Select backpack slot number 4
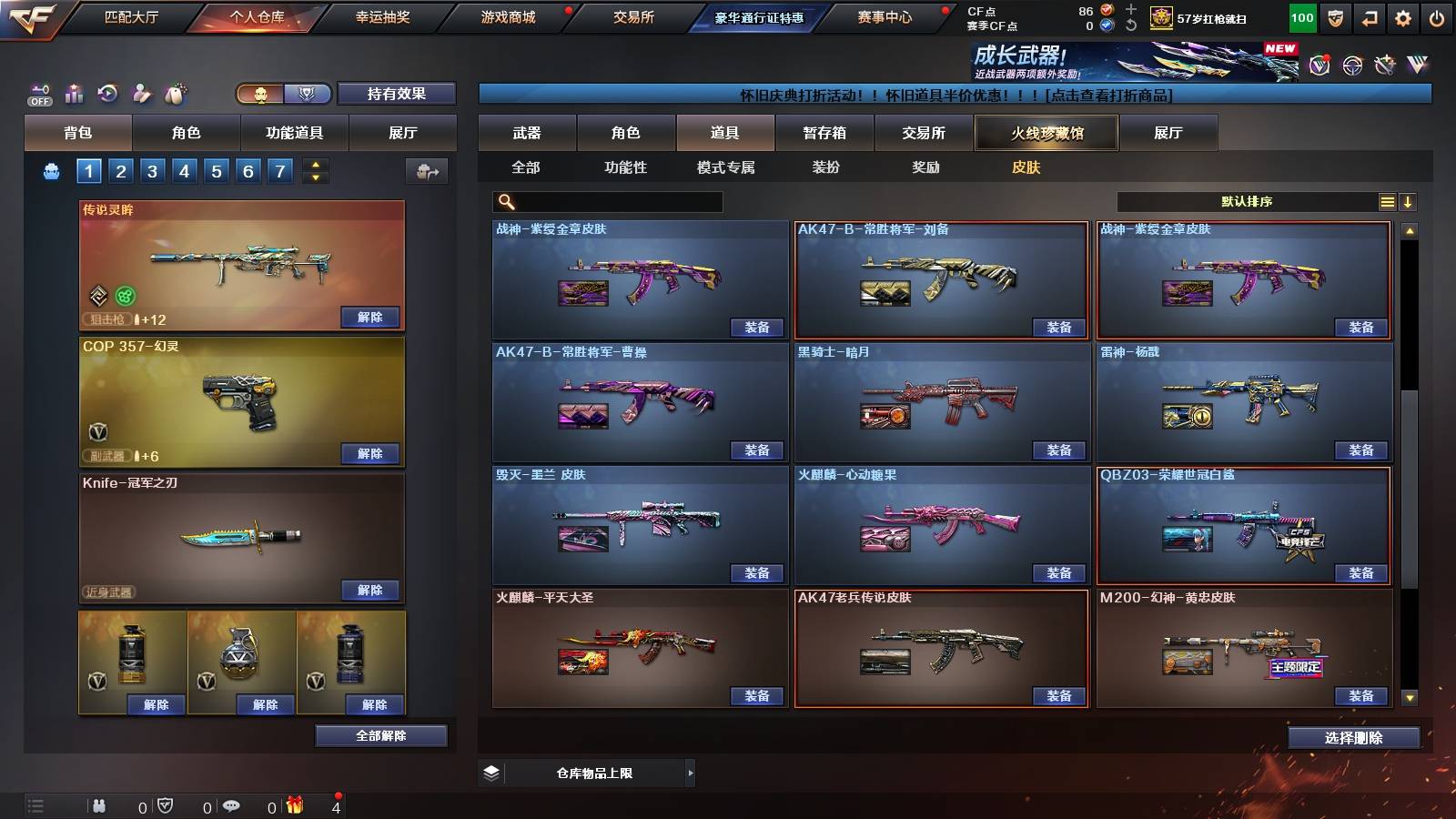This screenshot has height=819, width=1456. click(183, 169)
